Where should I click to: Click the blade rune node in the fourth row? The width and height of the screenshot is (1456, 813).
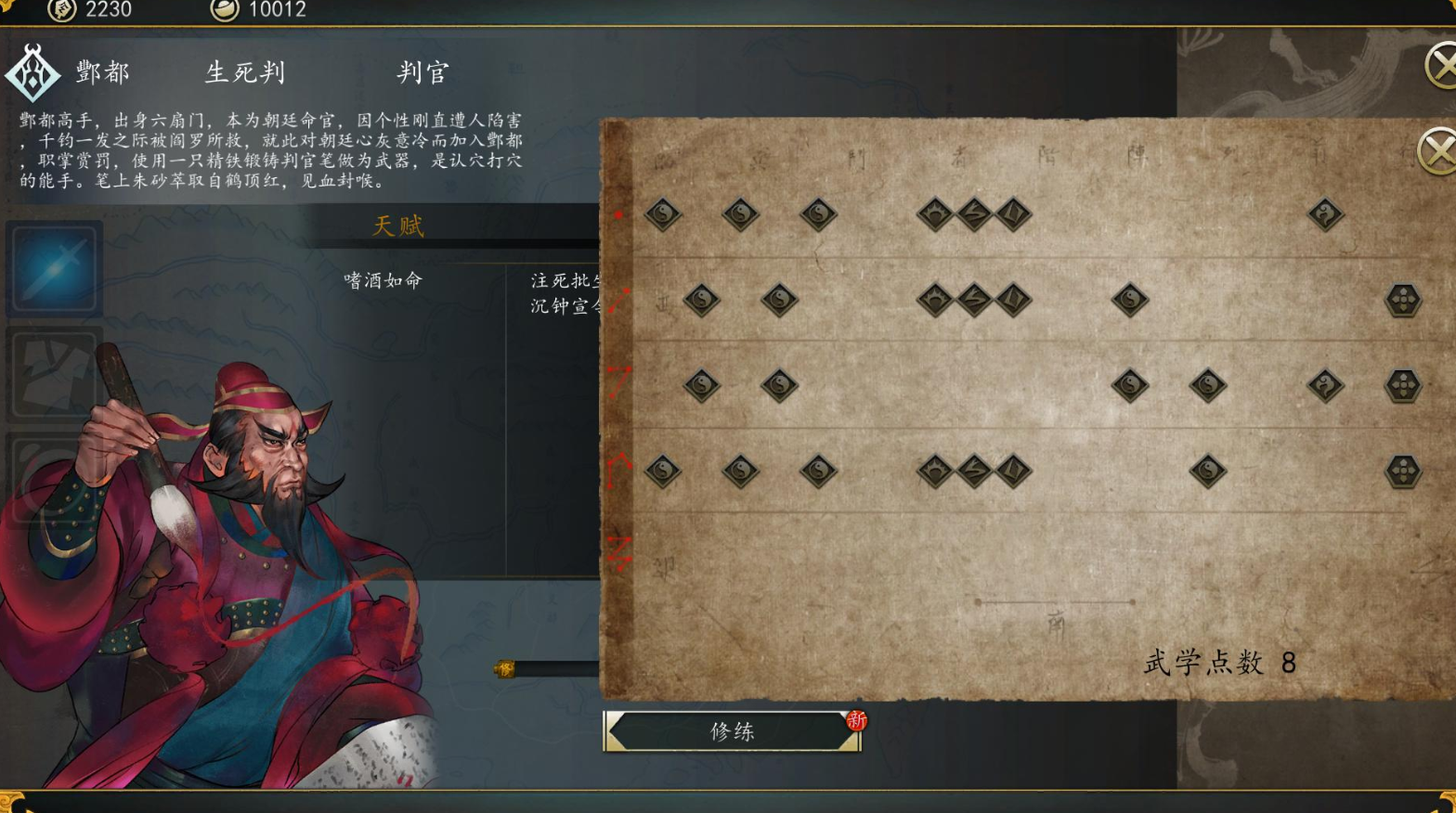tap(1015, 471)
